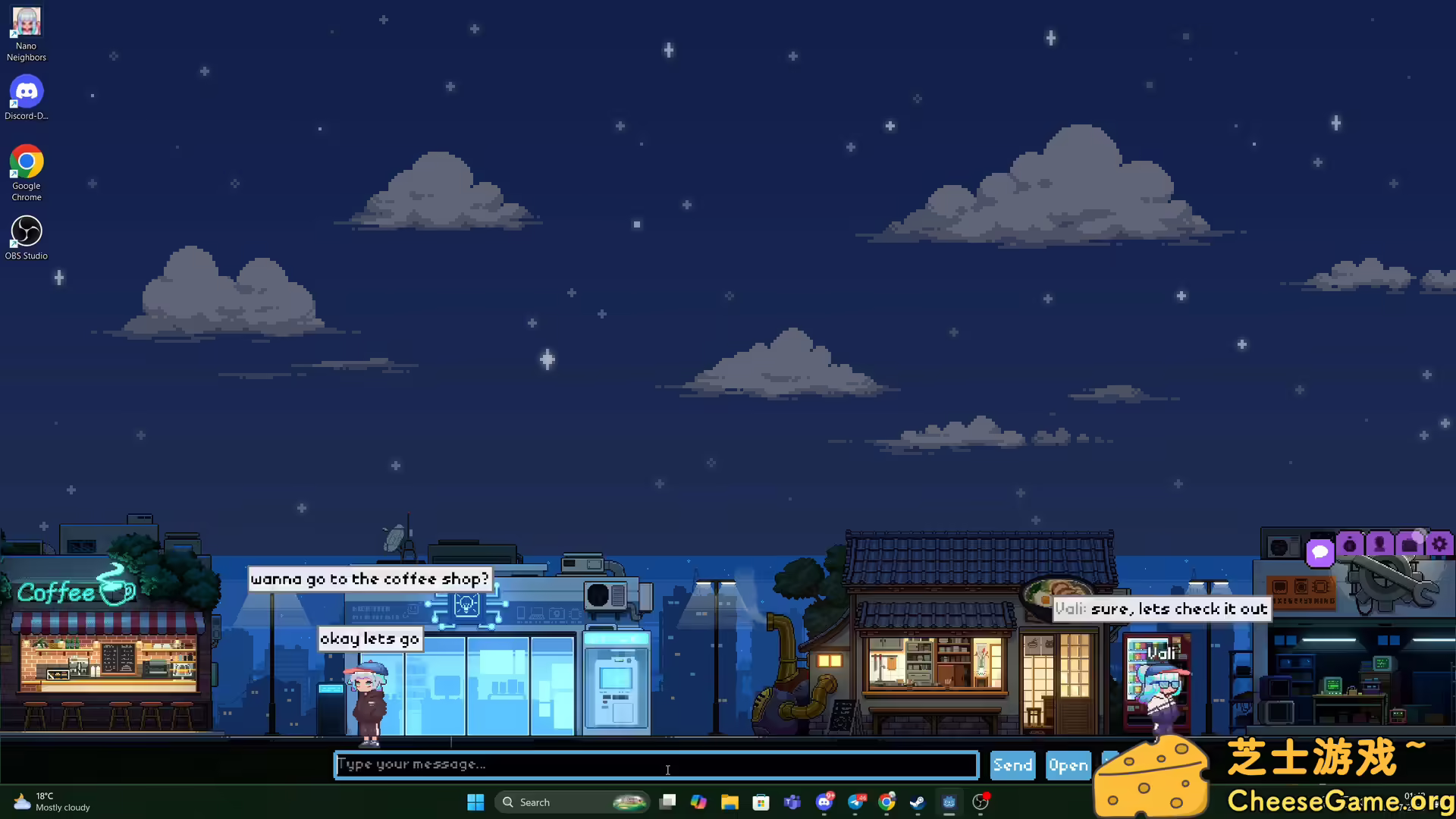1456x819 pixels.
Task: Open Telegram from the taskbar
Action: click(x=855, y=802)
